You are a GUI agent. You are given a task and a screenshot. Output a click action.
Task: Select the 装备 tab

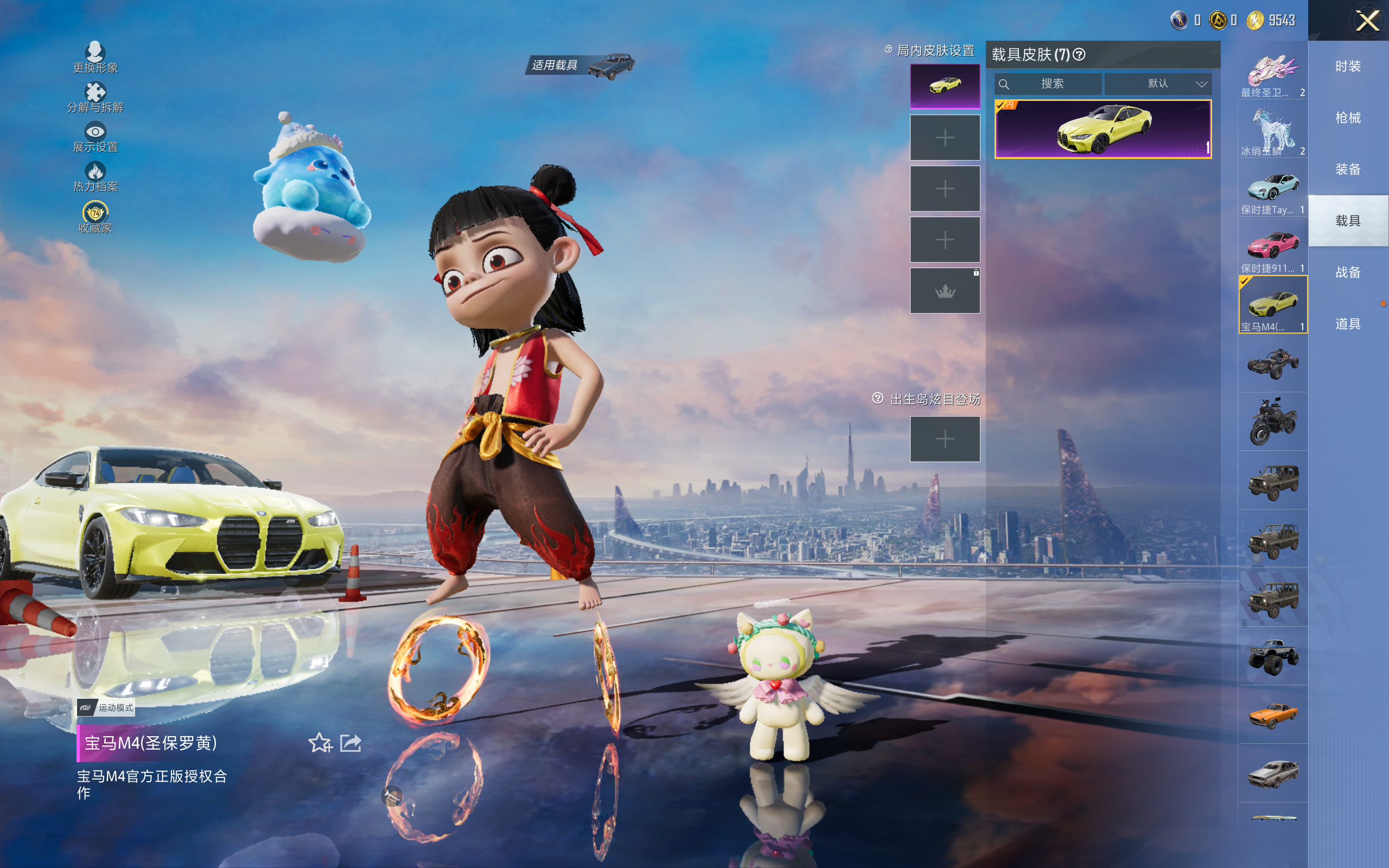(1348, 169)
